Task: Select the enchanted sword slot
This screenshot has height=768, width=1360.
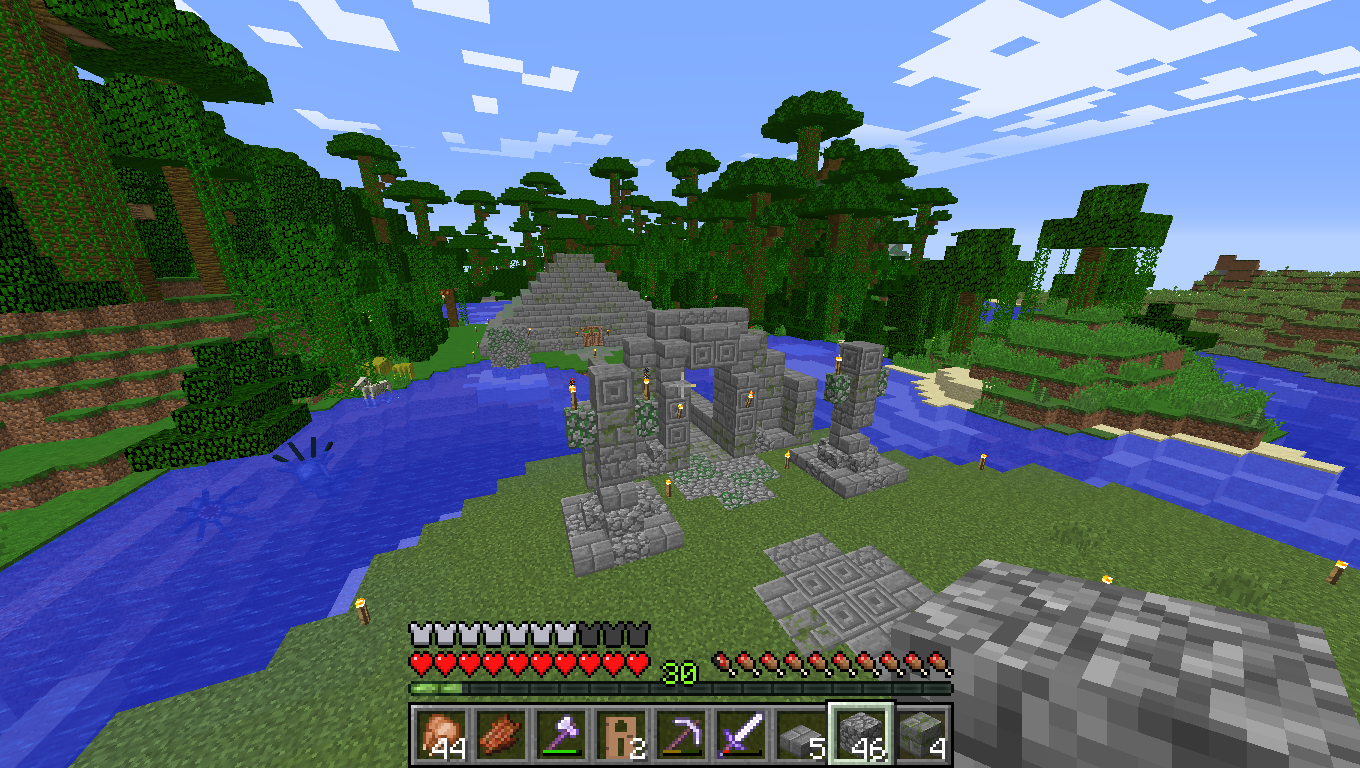Action: tap(740, 735)
